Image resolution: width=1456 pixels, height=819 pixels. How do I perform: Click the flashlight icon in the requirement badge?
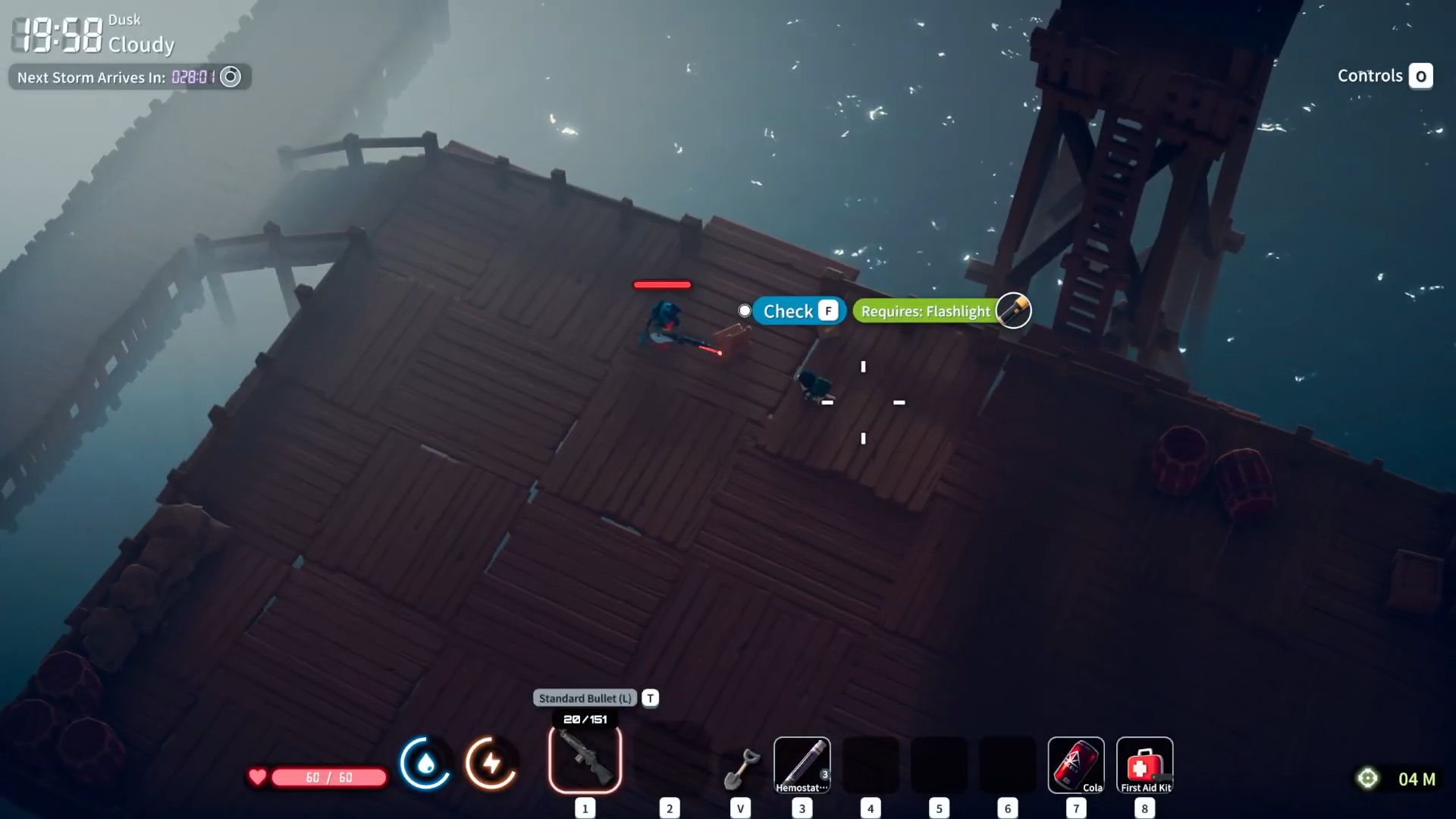coord(1014,311)
